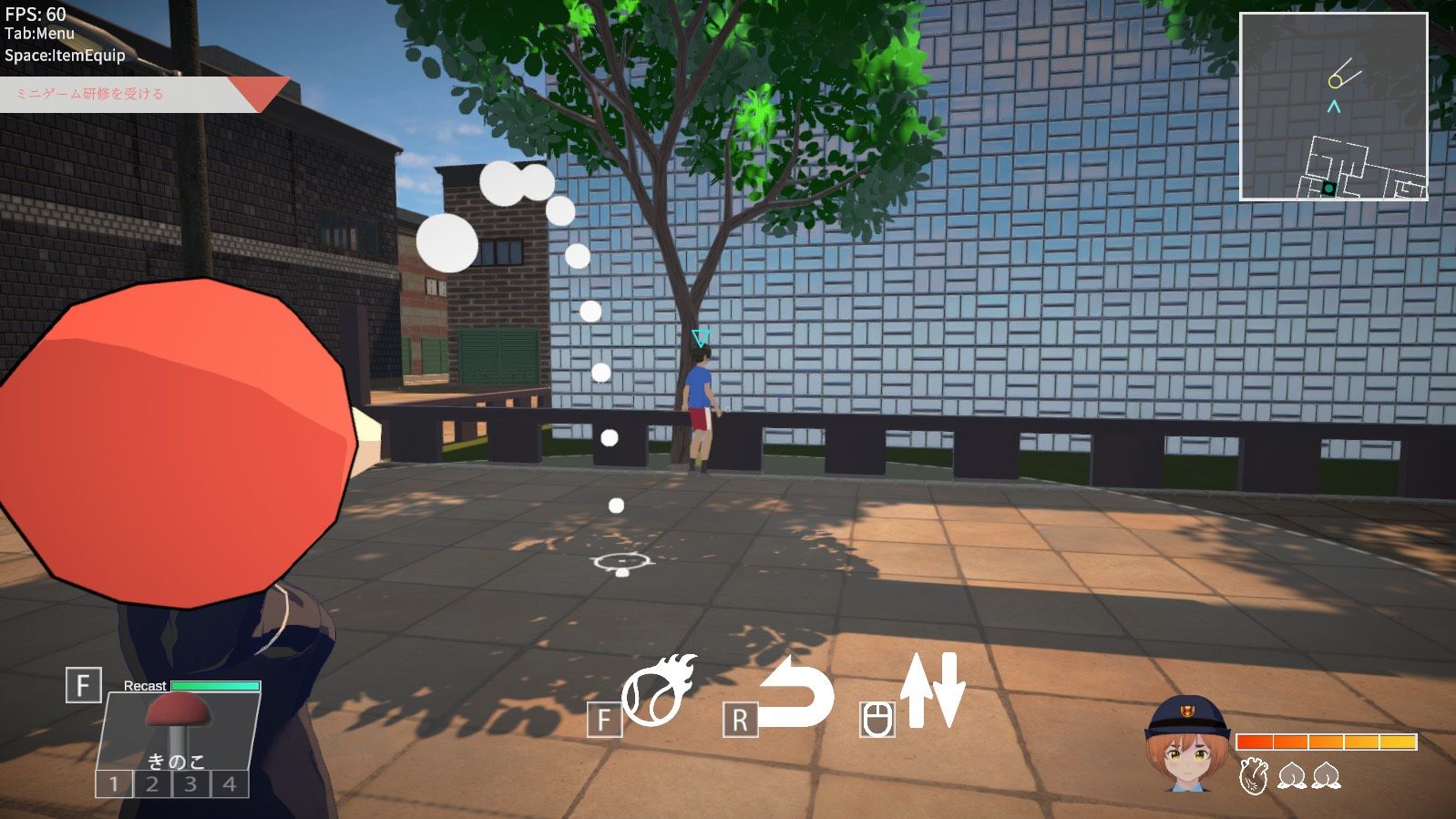Image resolution: width=1456 pixels, height=819 pixels.
Task: Choose item slot number 1
Action: [x=114, y=783]
